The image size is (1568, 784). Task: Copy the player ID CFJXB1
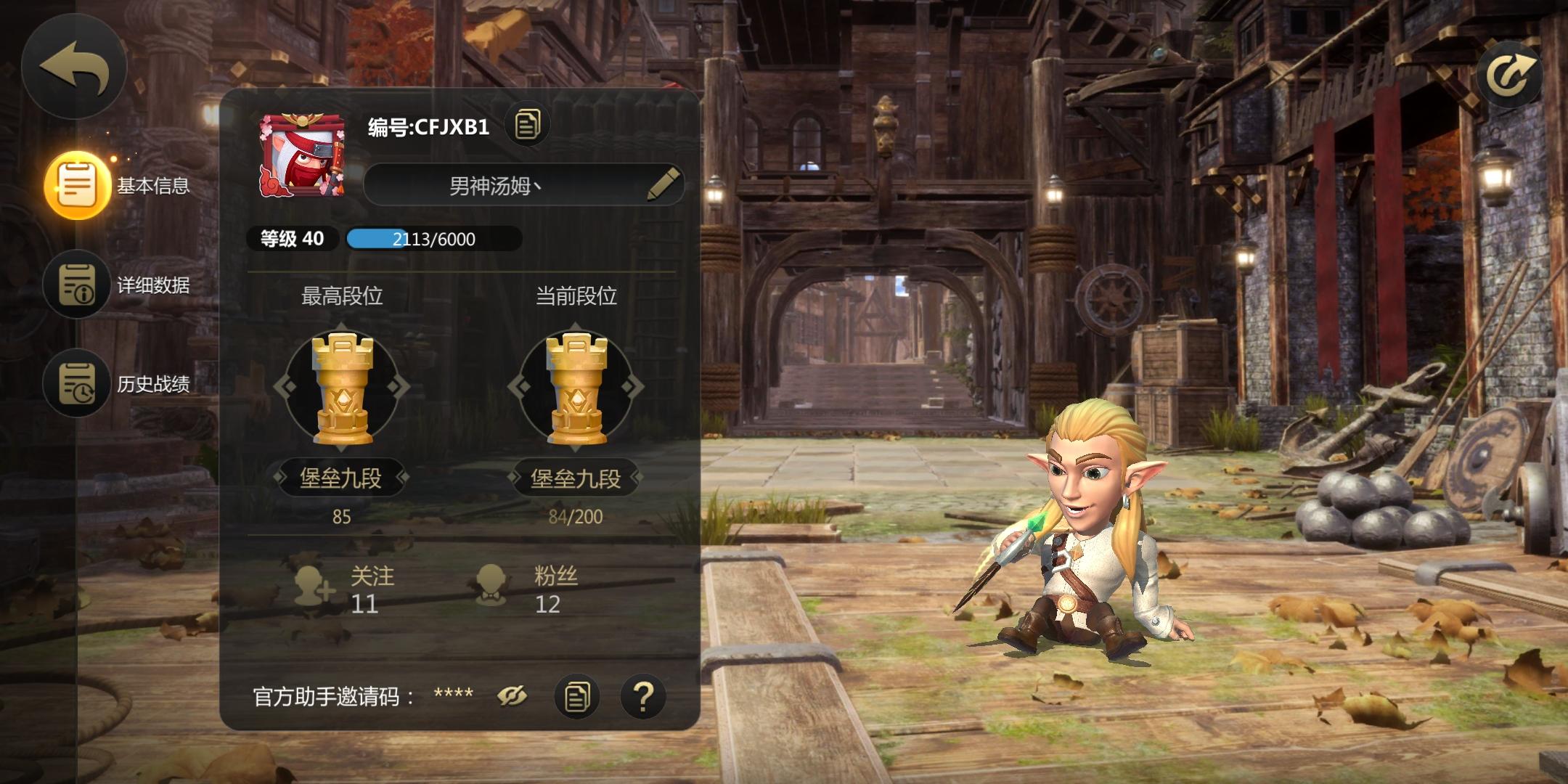[x=528, y=125]
